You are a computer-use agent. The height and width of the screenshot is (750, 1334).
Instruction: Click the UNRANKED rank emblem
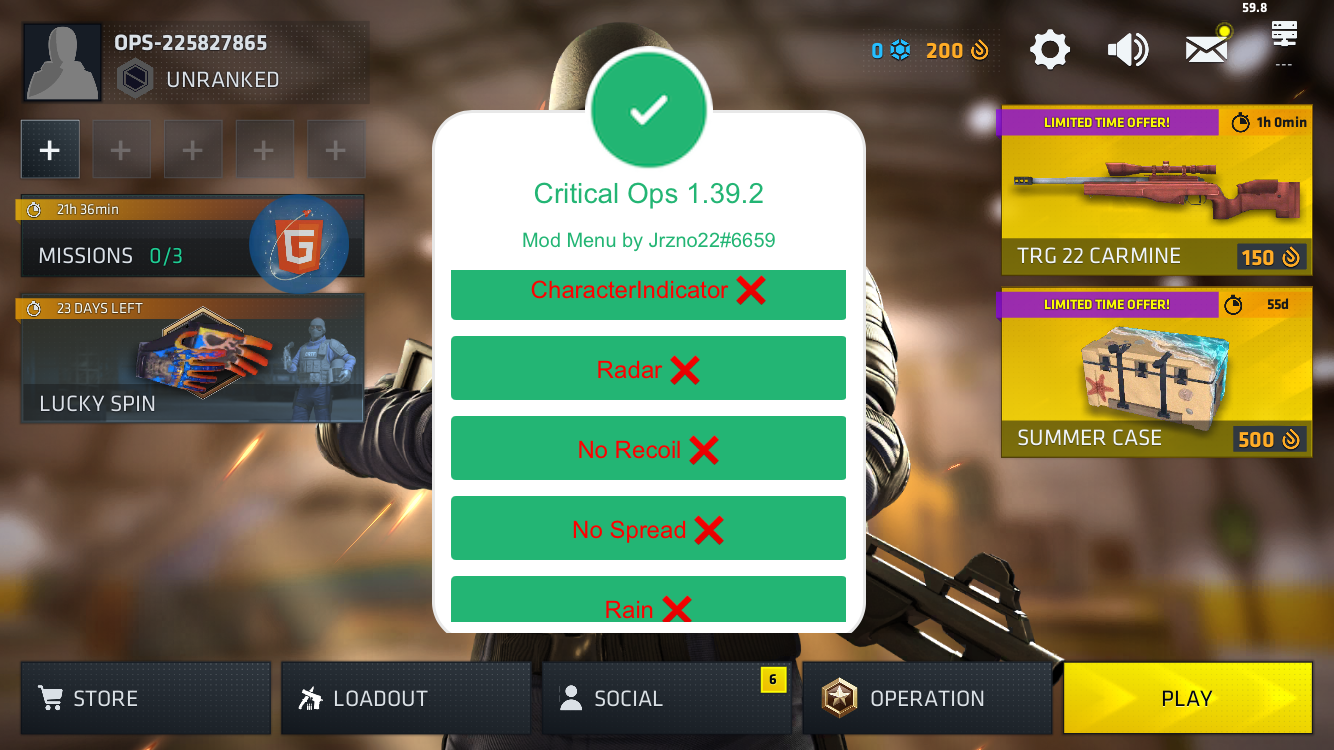[x=135, y=79]
